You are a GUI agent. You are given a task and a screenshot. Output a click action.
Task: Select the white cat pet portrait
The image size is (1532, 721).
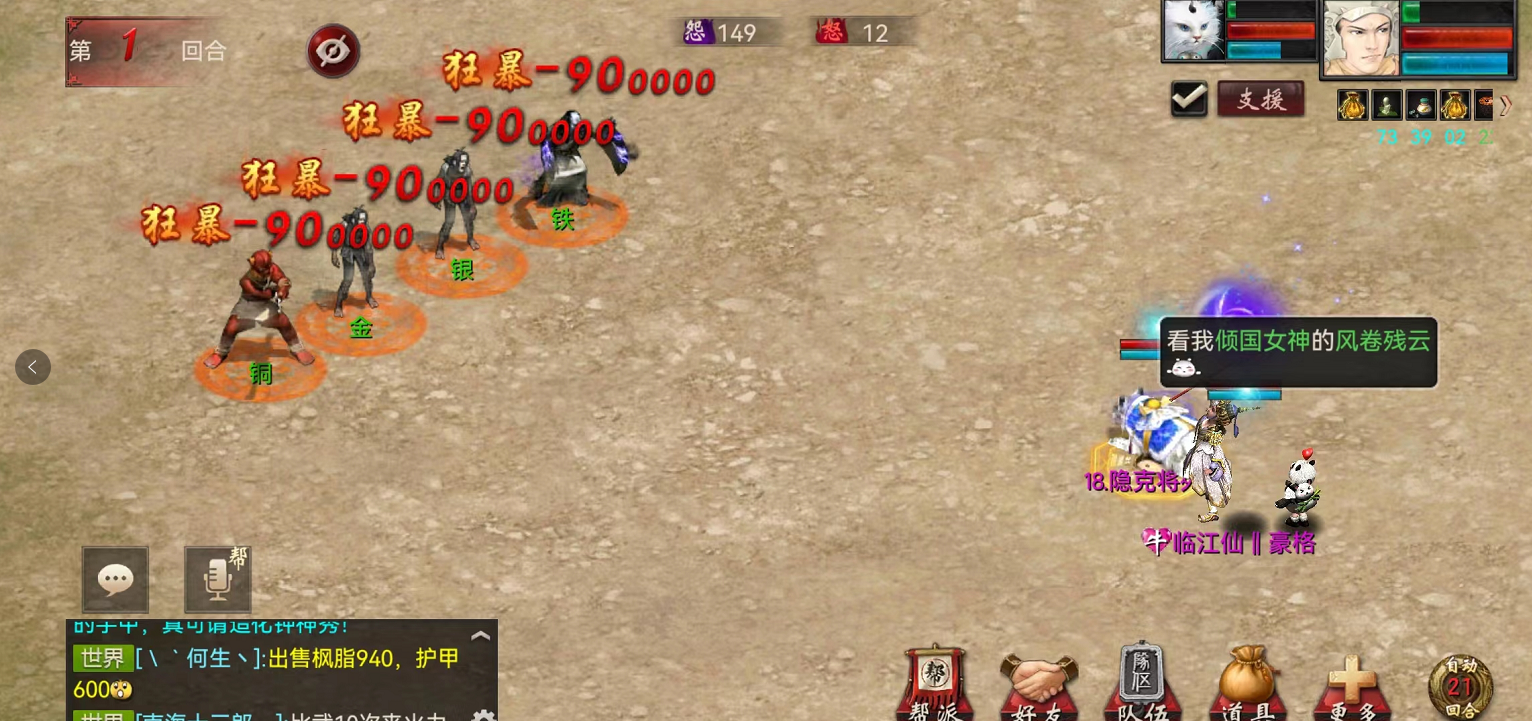[1194, 31]
